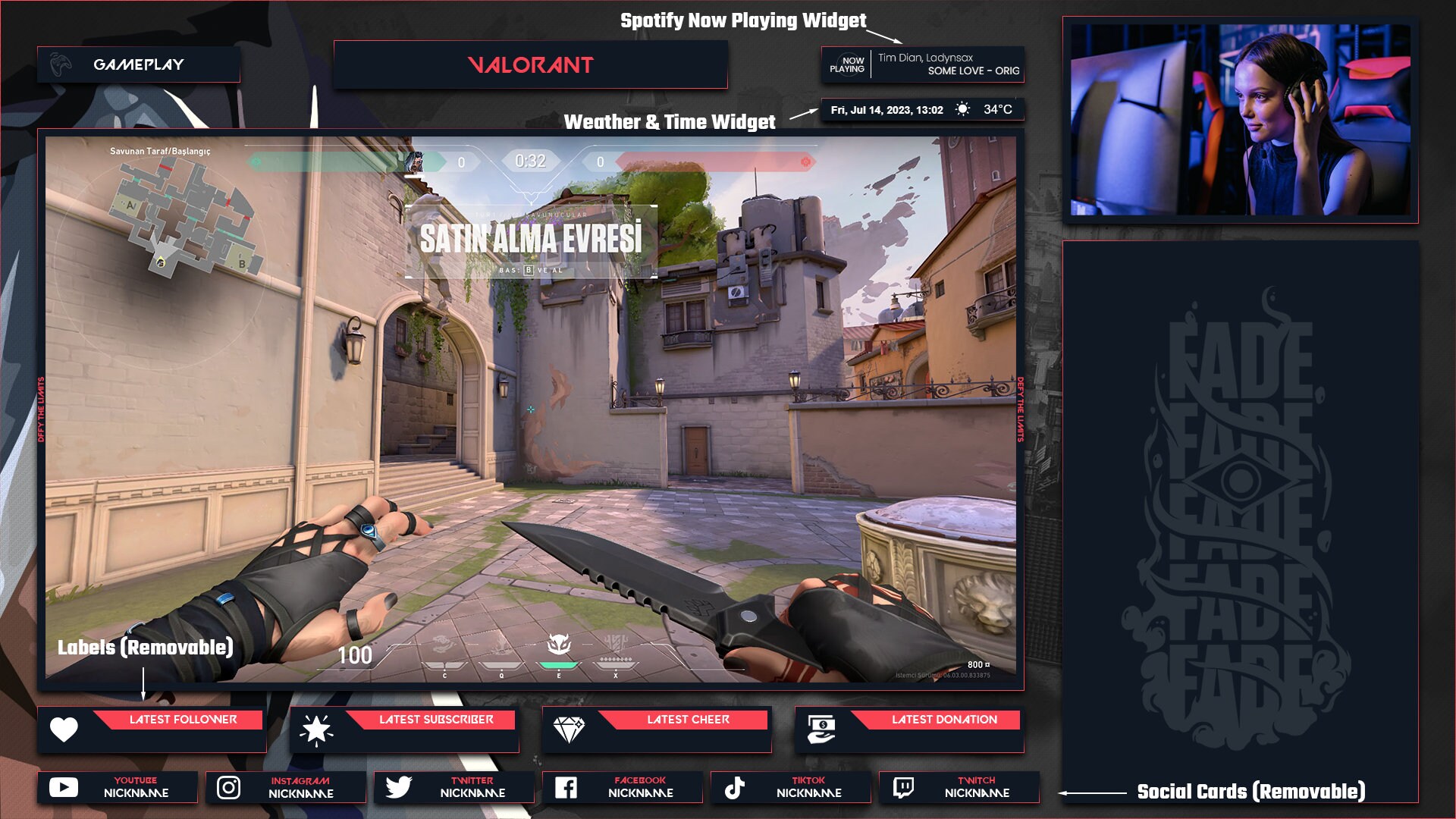This screenshot has height=819, width=1456.
Task: Click the donation money-hand icon
Action: (x=821, y=729)
